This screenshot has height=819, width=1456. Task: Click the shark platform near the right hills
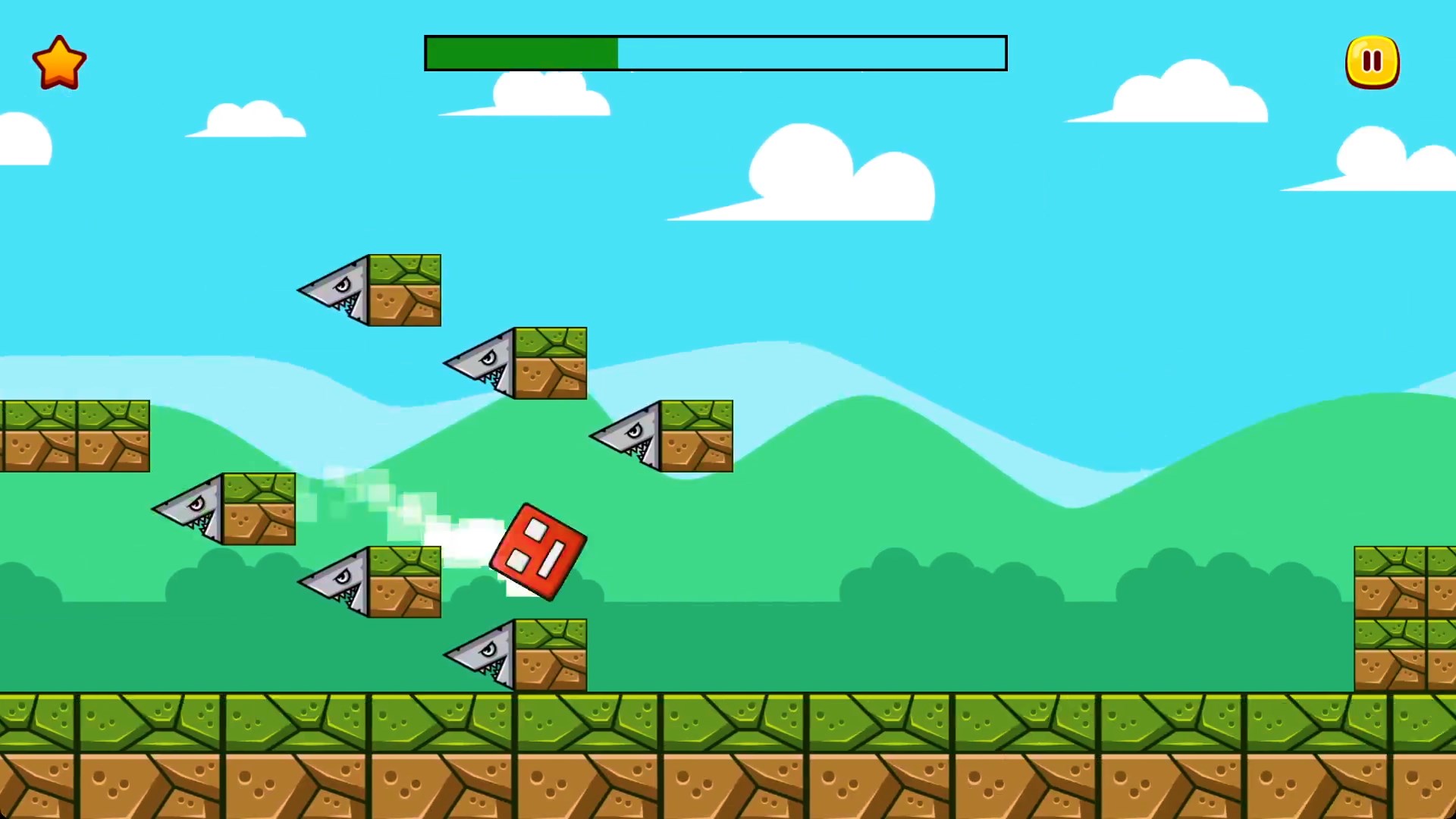pos(660,434)
